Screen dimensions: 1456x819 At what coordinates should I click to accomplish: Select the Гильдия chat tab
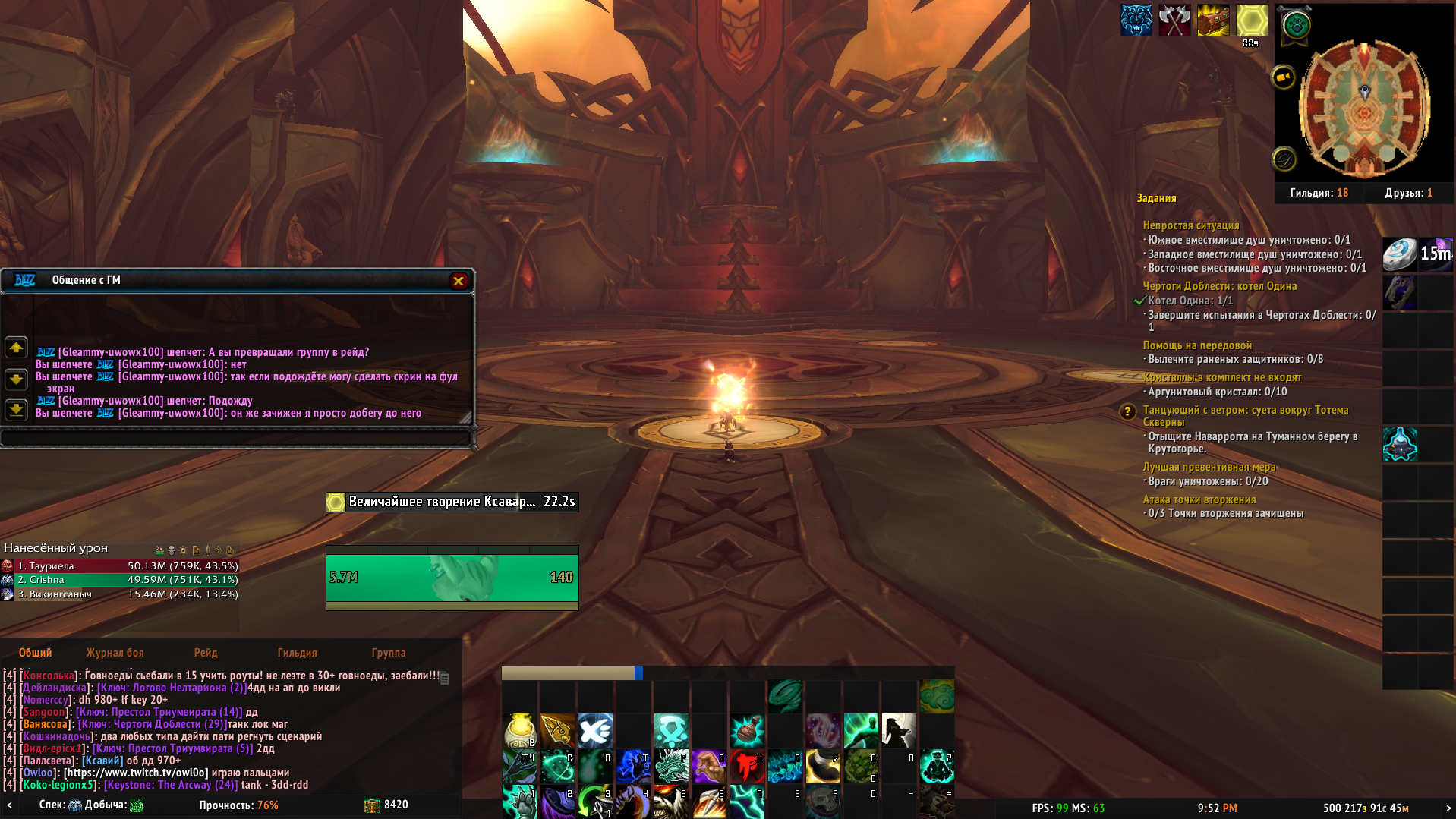click(297, 653)
